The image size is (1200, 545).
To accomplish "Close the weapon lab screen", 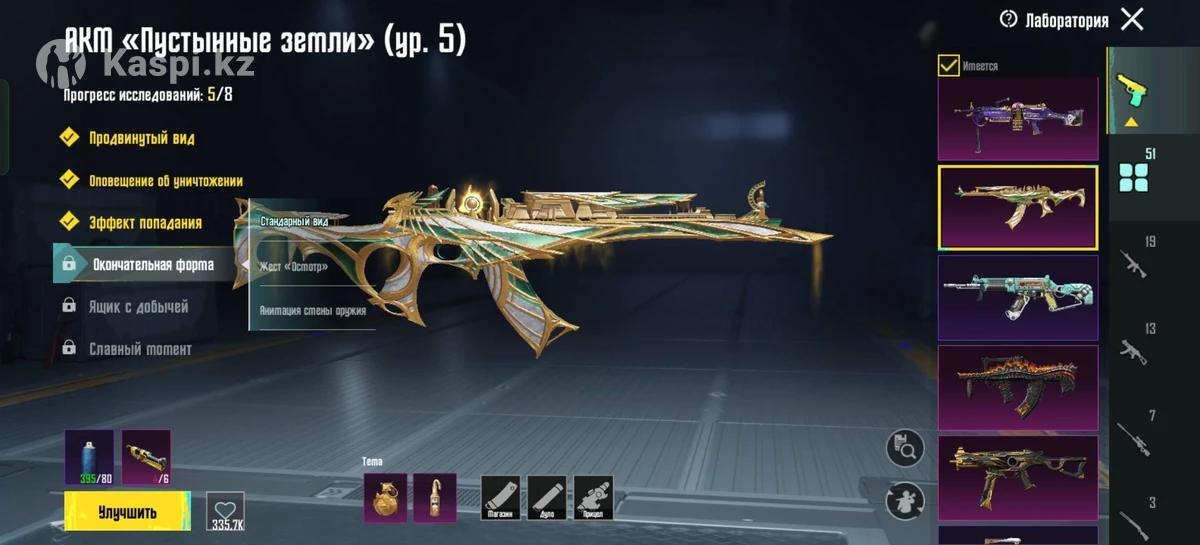I will (x=1132, y=19).
